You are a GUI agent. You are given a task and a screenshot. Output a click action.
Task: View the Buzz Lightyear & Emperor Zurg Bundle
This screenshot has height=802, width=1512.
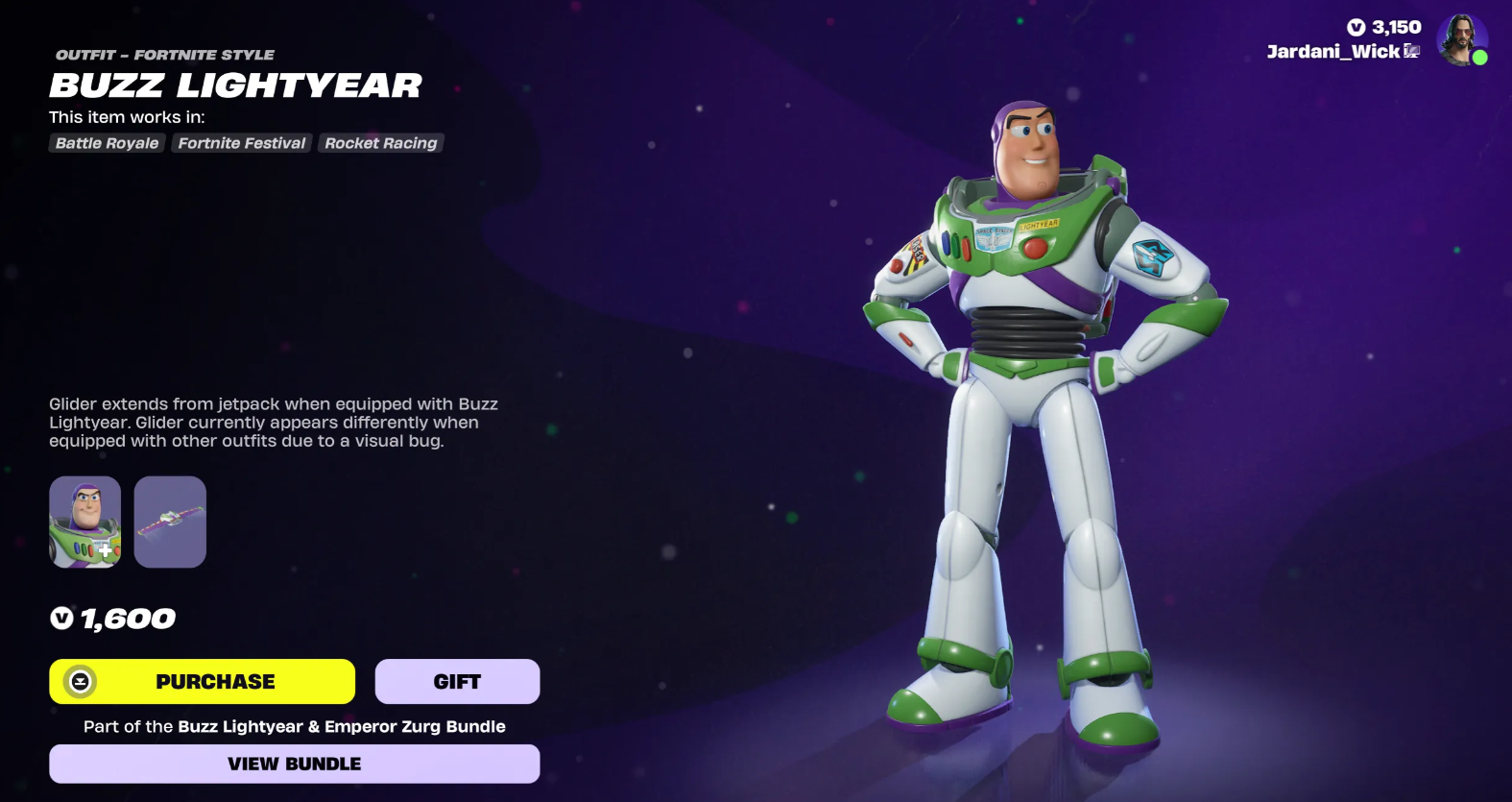click(x=294, y=764)
